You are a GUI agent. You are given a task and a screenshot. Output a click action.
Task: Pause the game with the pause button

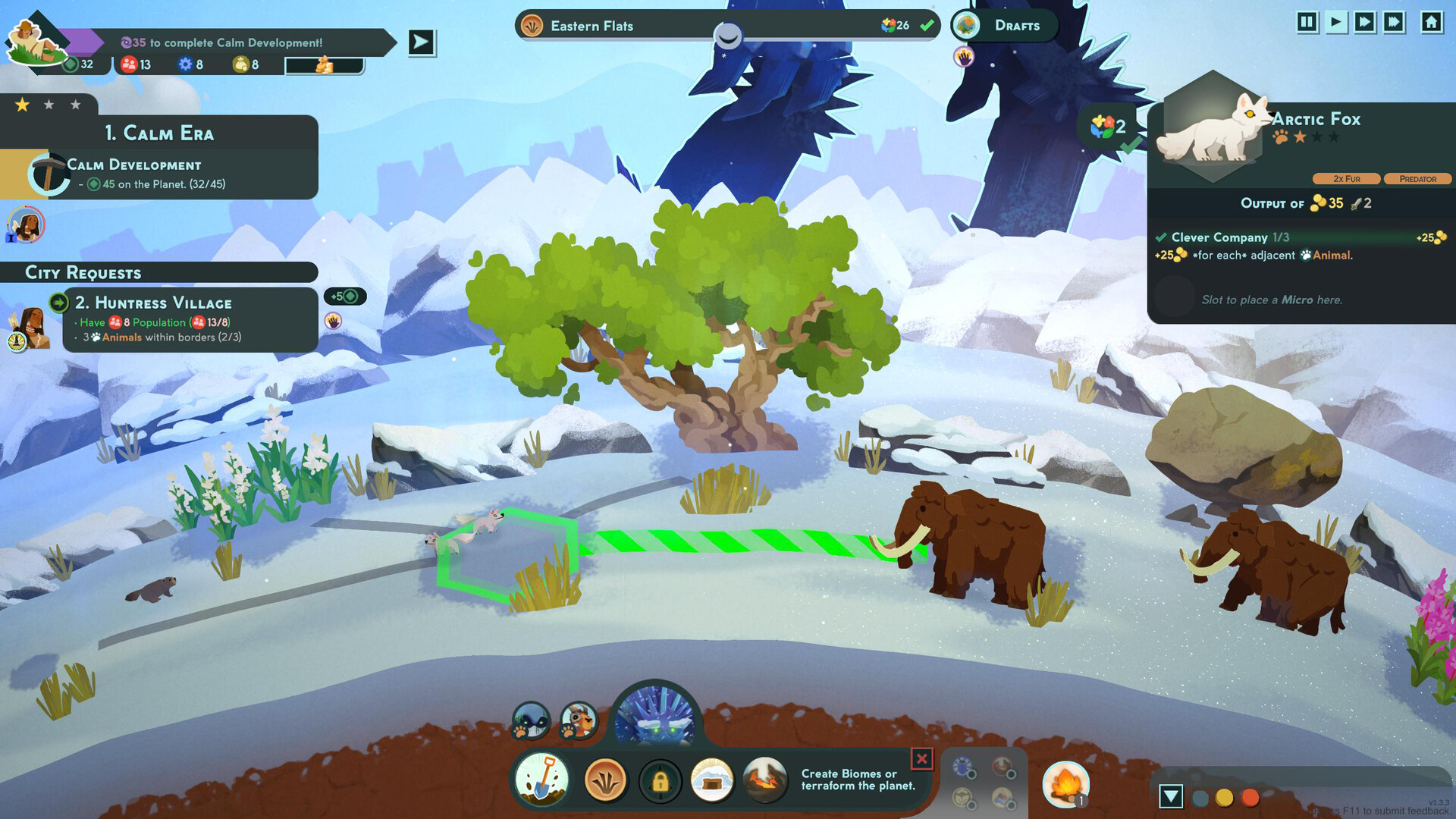(1307, 23)
